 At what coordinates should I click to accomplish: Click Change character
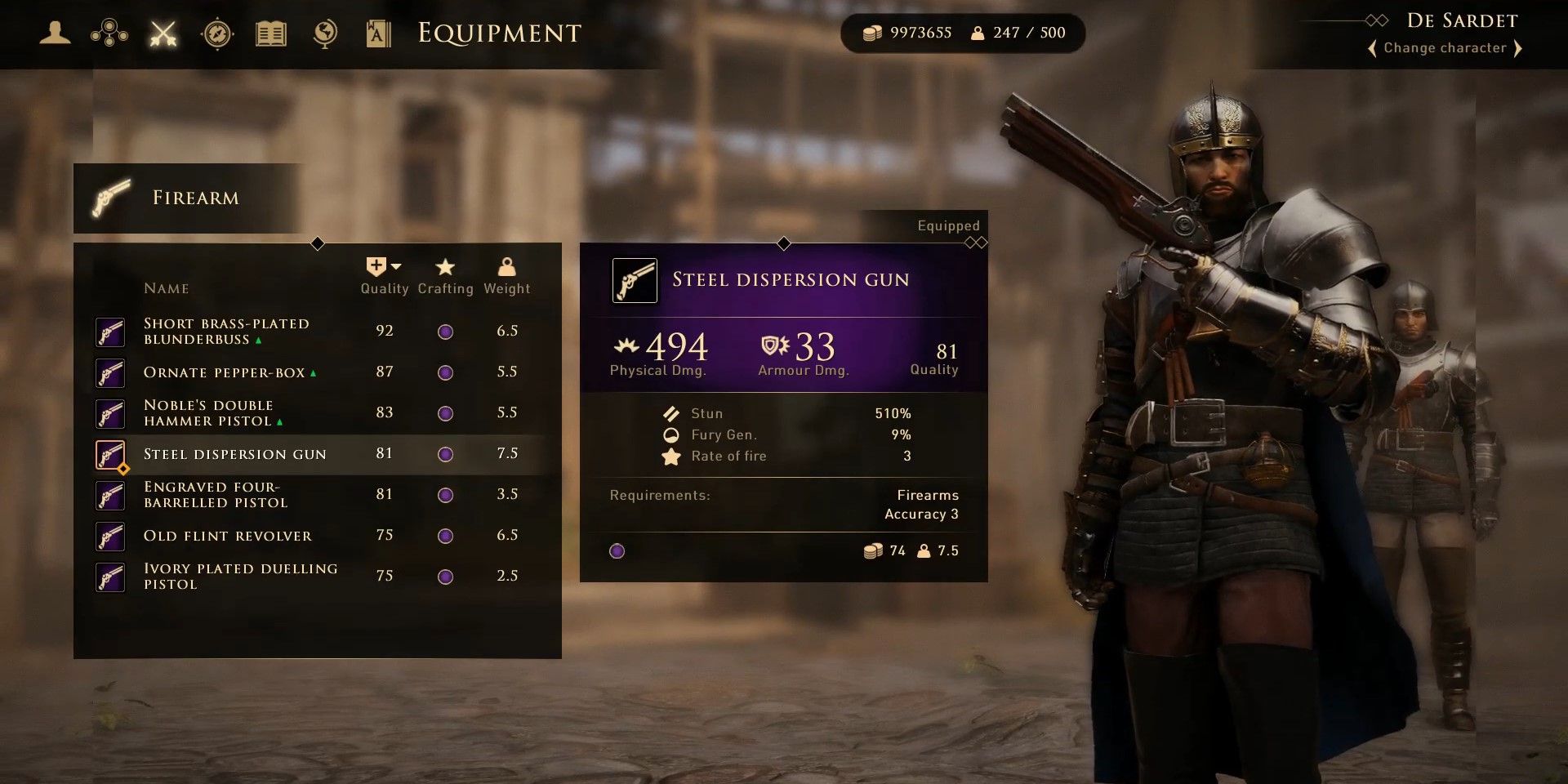(1445, 48)
